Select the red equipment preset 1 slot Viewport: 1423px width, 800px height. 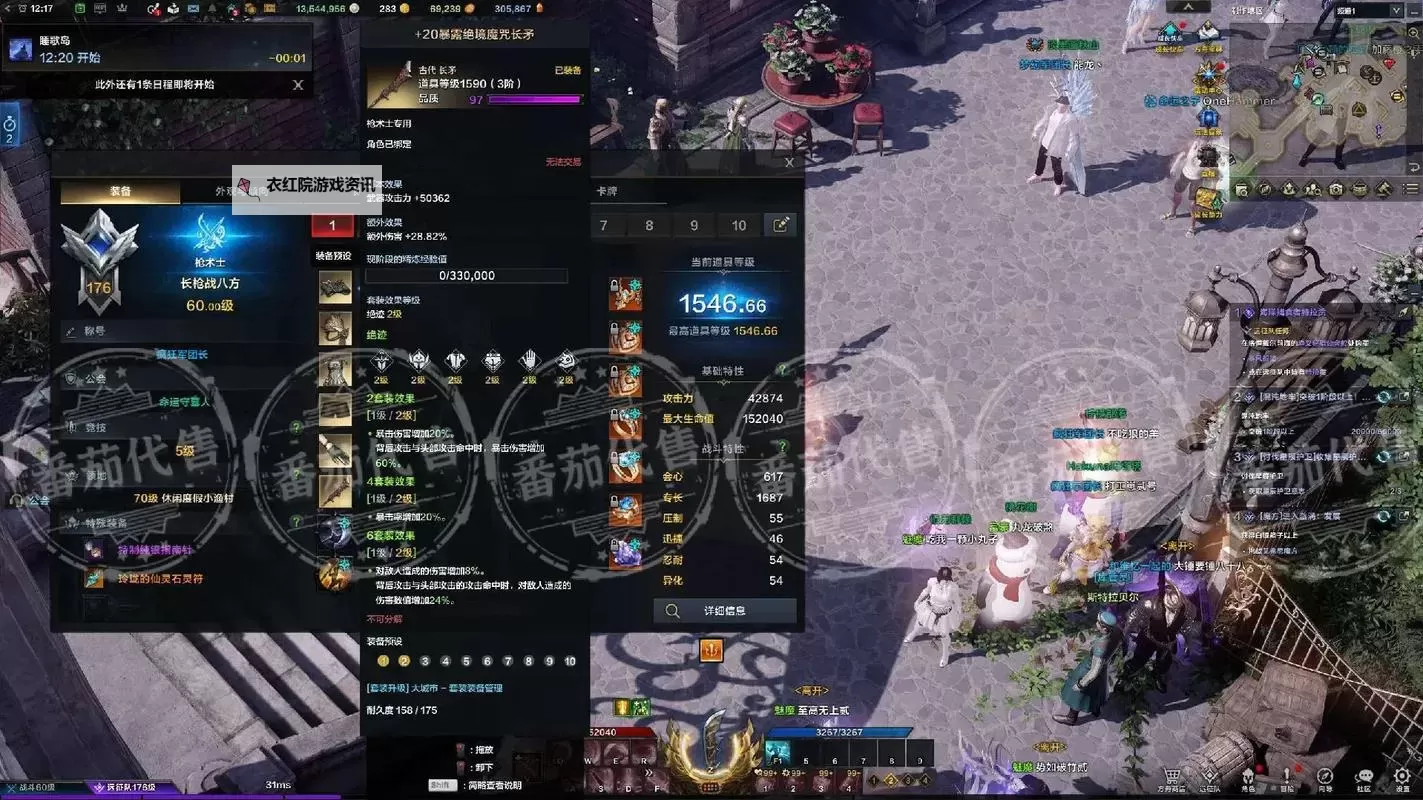tap(334, 225)
